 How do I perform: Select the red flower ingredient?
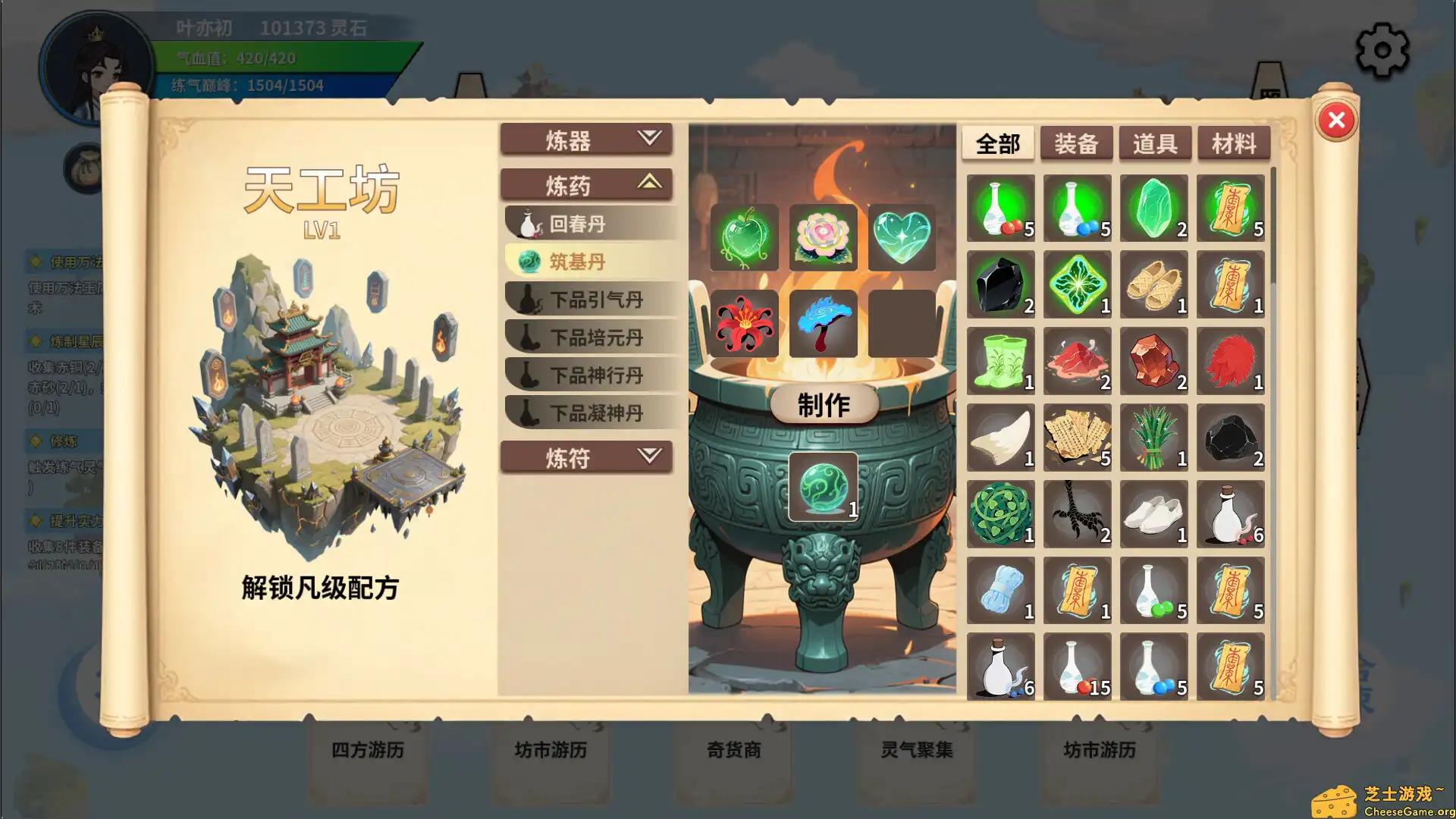(x=745, y=325)
